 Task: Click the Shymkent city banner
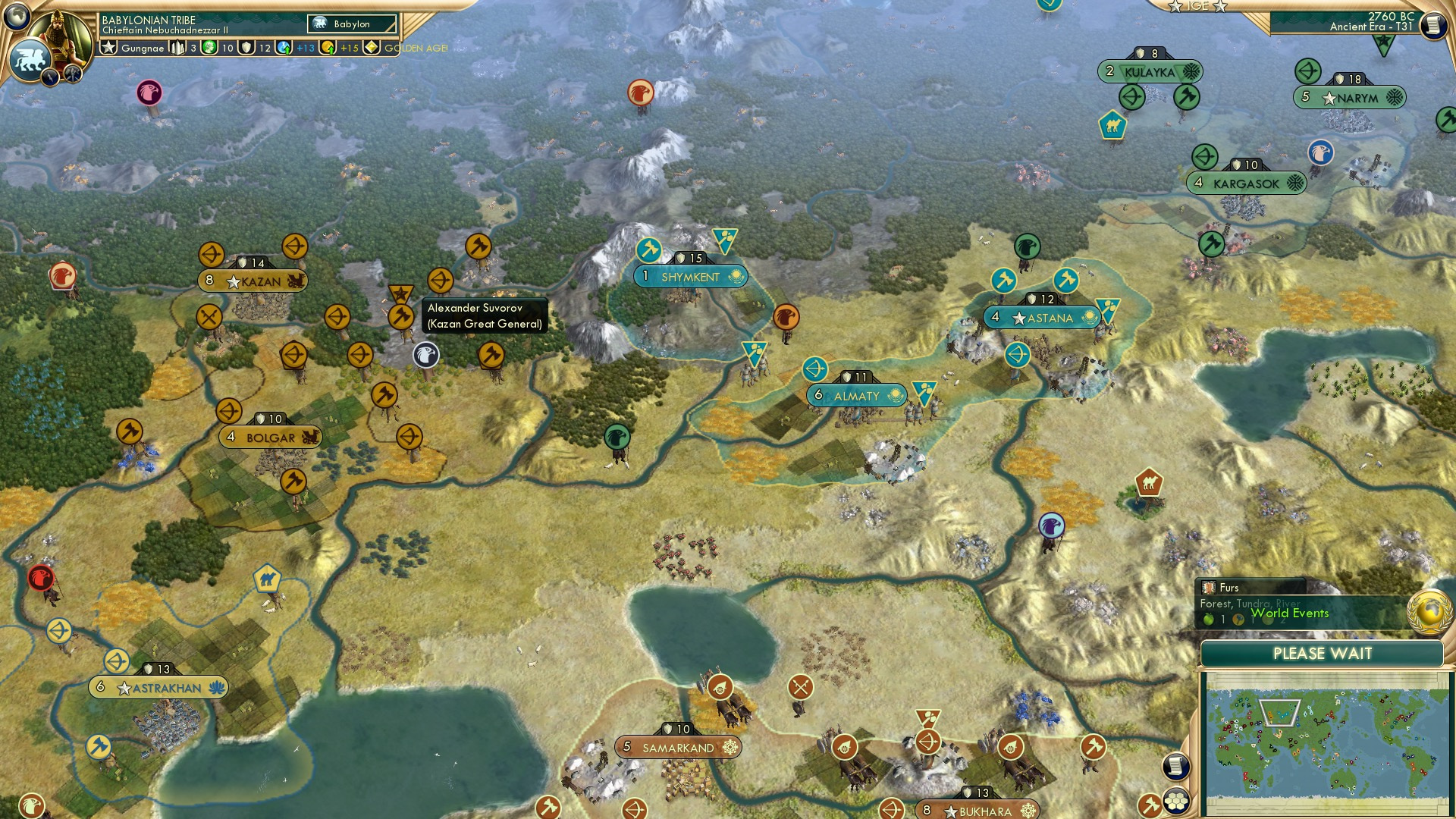(x=690, y=277)
